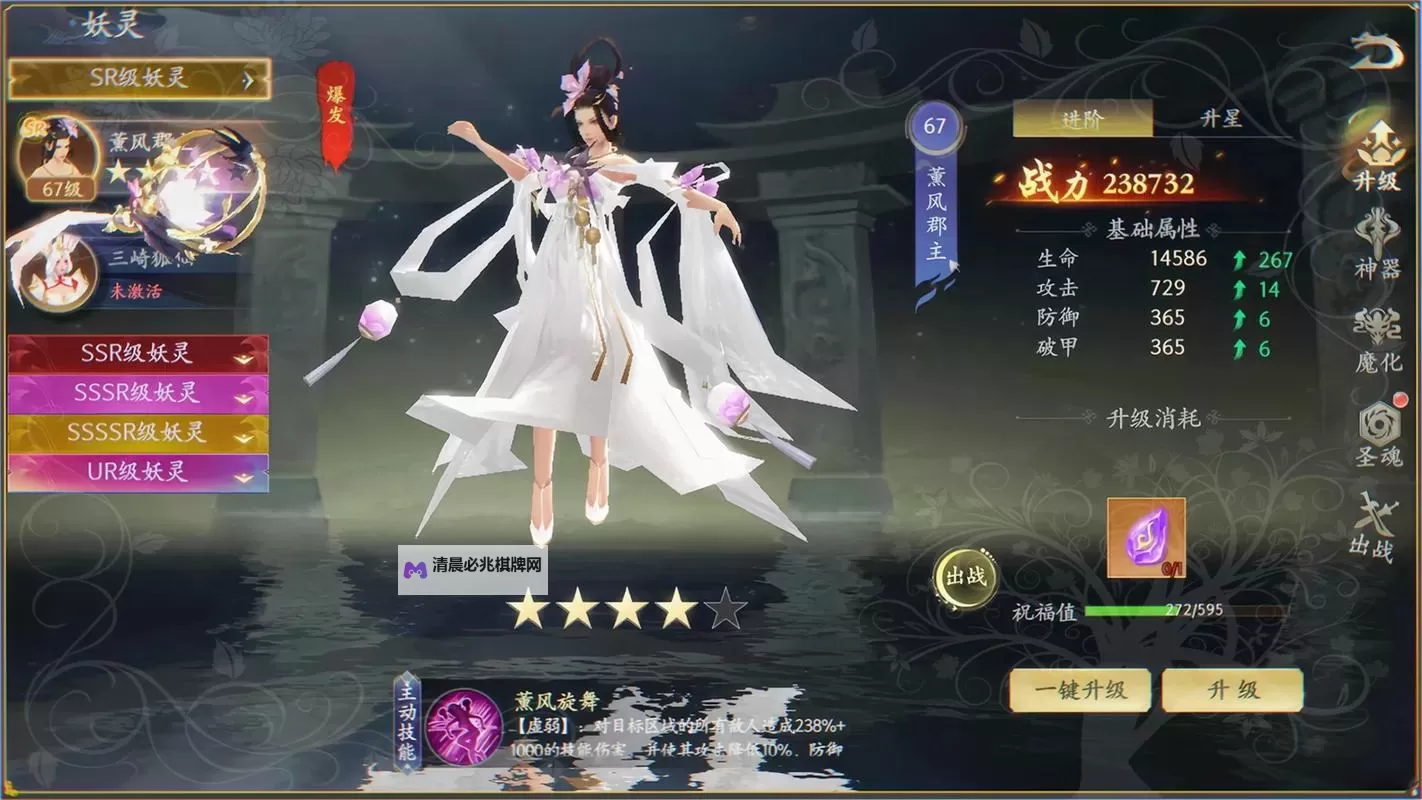Image resolution: width=1422 pixels, height=800 pixels.
Task: Open the SSSSR级妖灵 list
Action: click(x=138, y=432)
